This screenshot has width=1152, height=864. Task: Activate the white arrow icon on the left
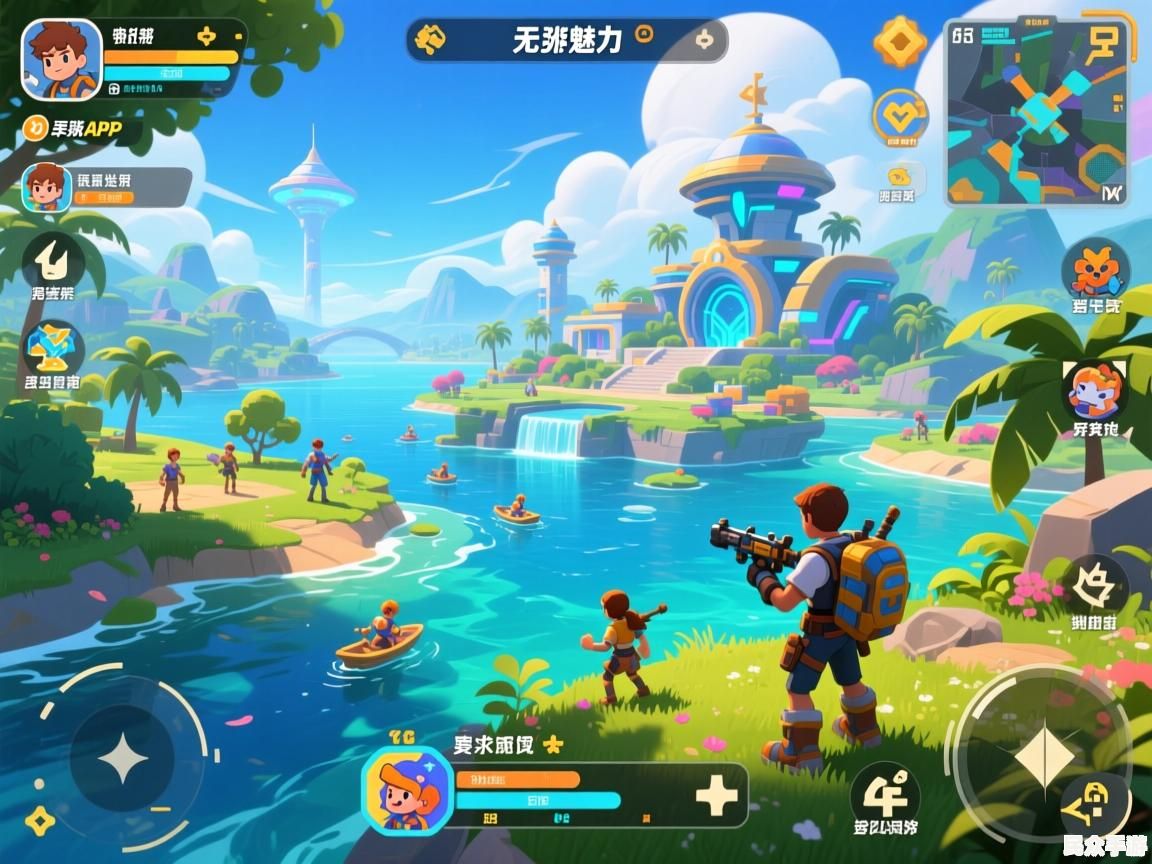[52, 260]
